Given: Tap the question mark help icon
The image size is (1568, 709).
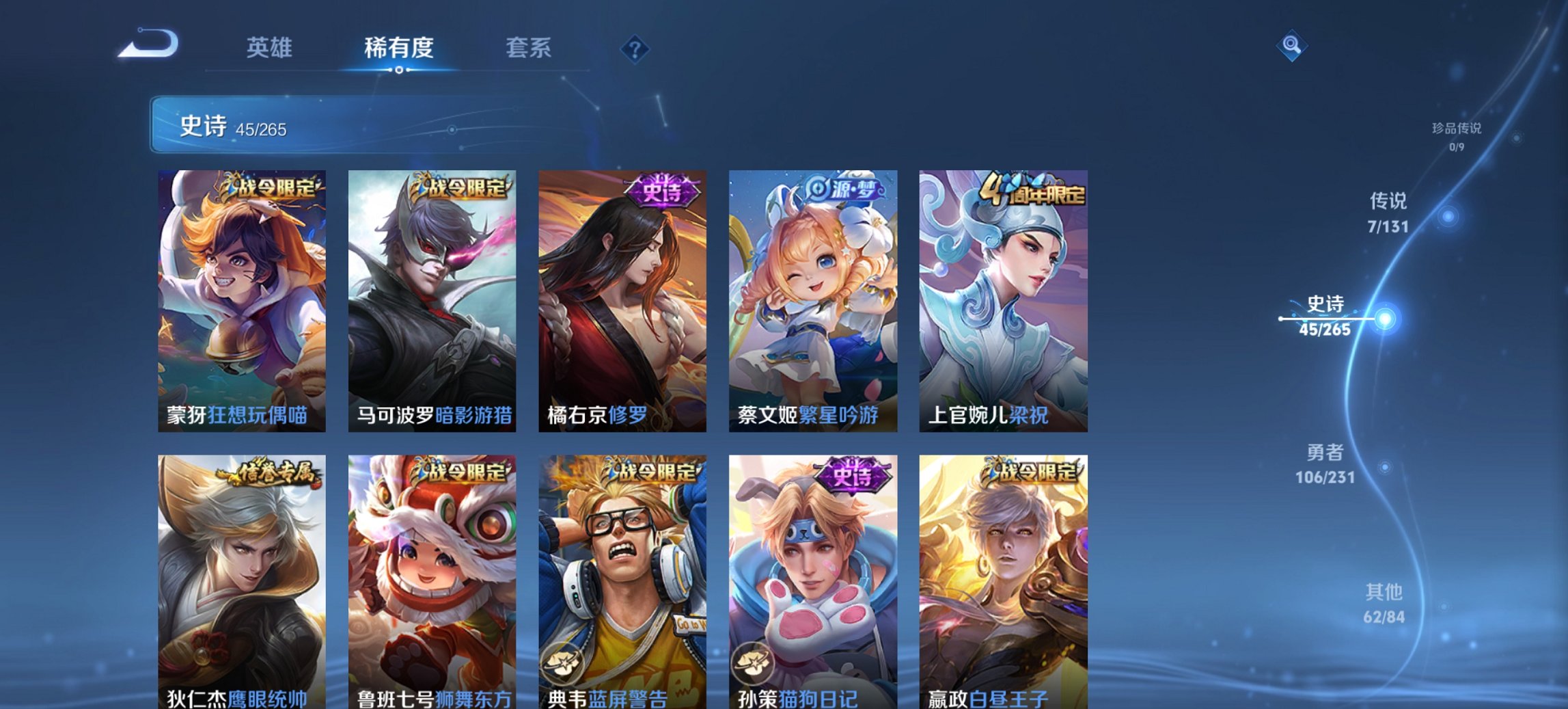Looking at the screenshot, I should point(635,48).
